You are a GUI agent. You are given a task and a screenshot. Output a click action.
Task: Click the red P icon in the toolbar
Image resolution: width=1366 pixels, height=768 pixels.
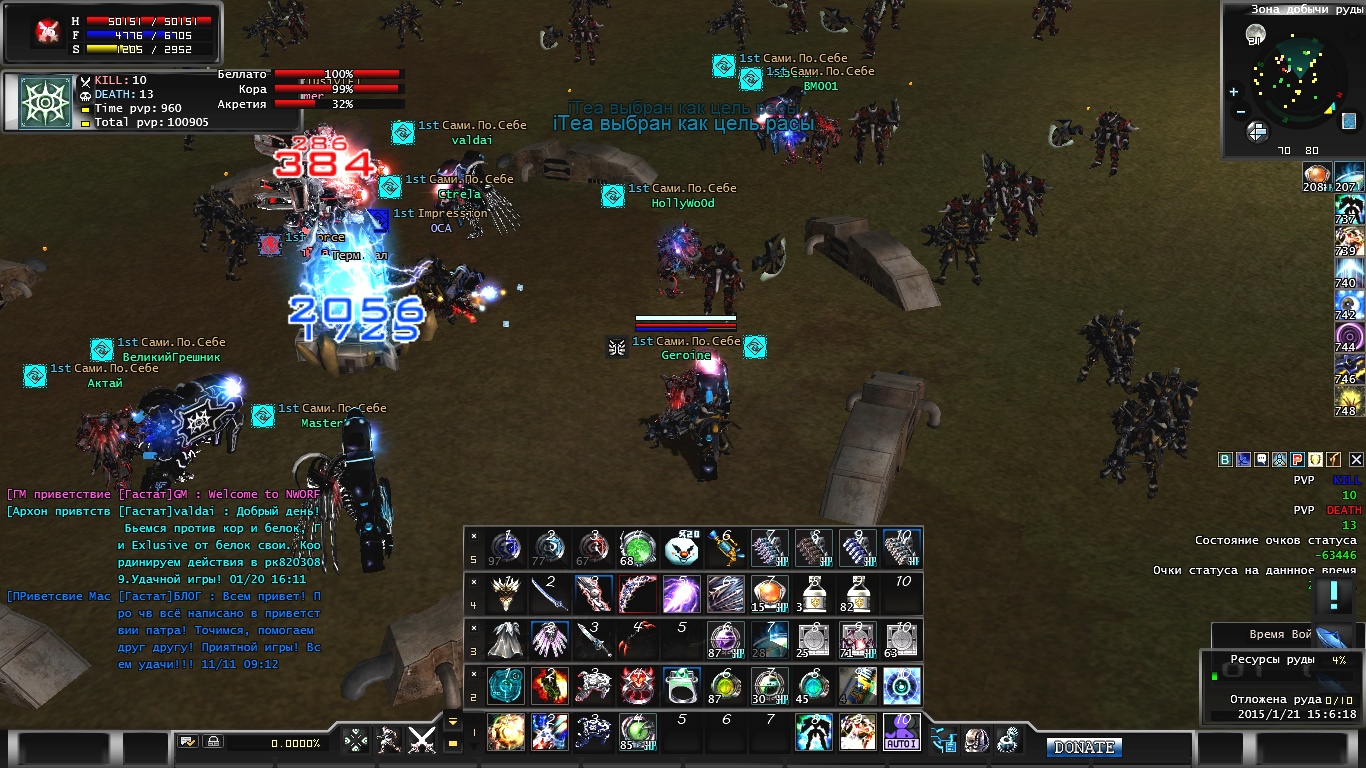1297,460
